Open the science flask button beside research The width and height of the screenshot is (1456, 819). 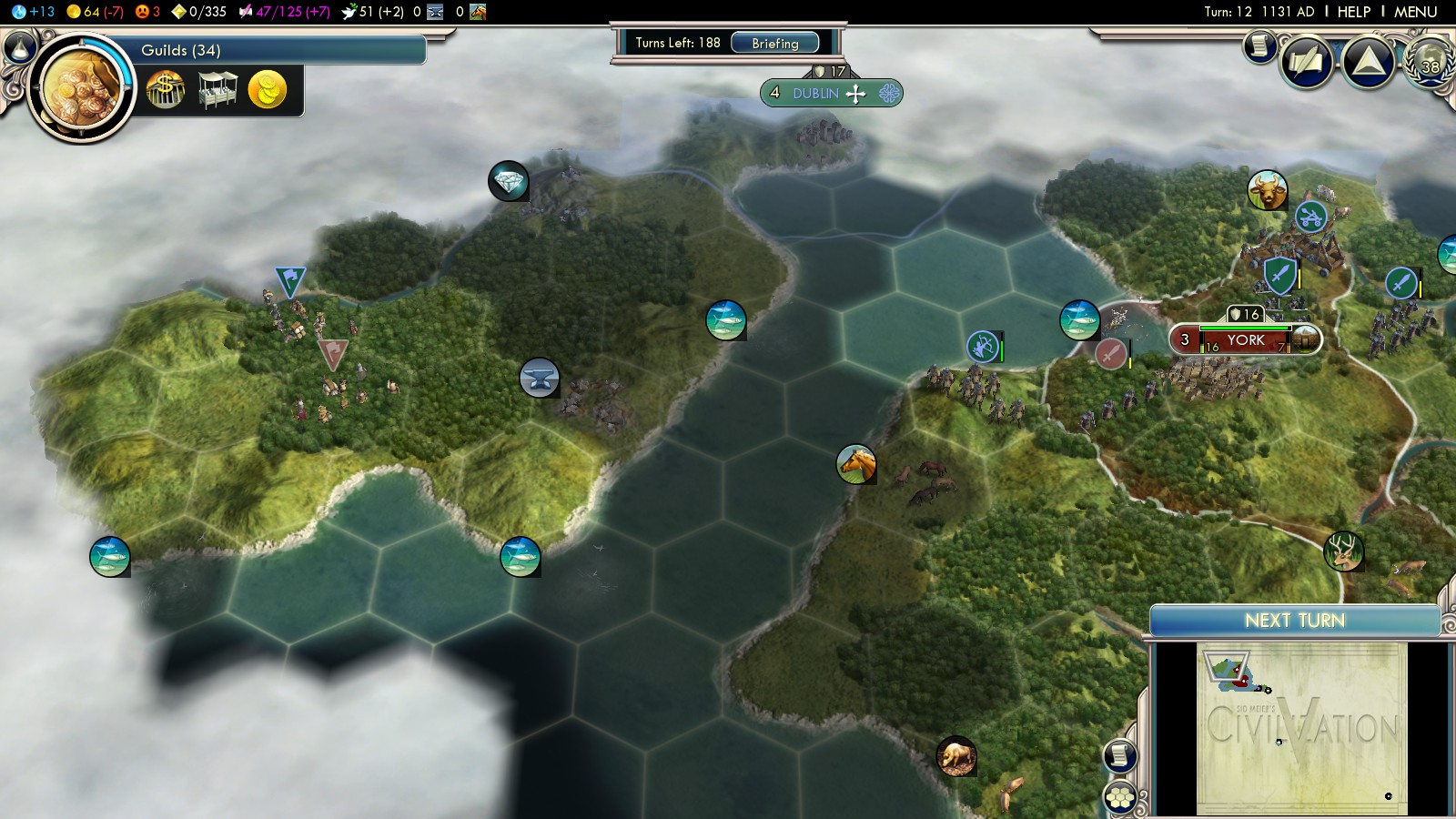click(x=19, y=46)
